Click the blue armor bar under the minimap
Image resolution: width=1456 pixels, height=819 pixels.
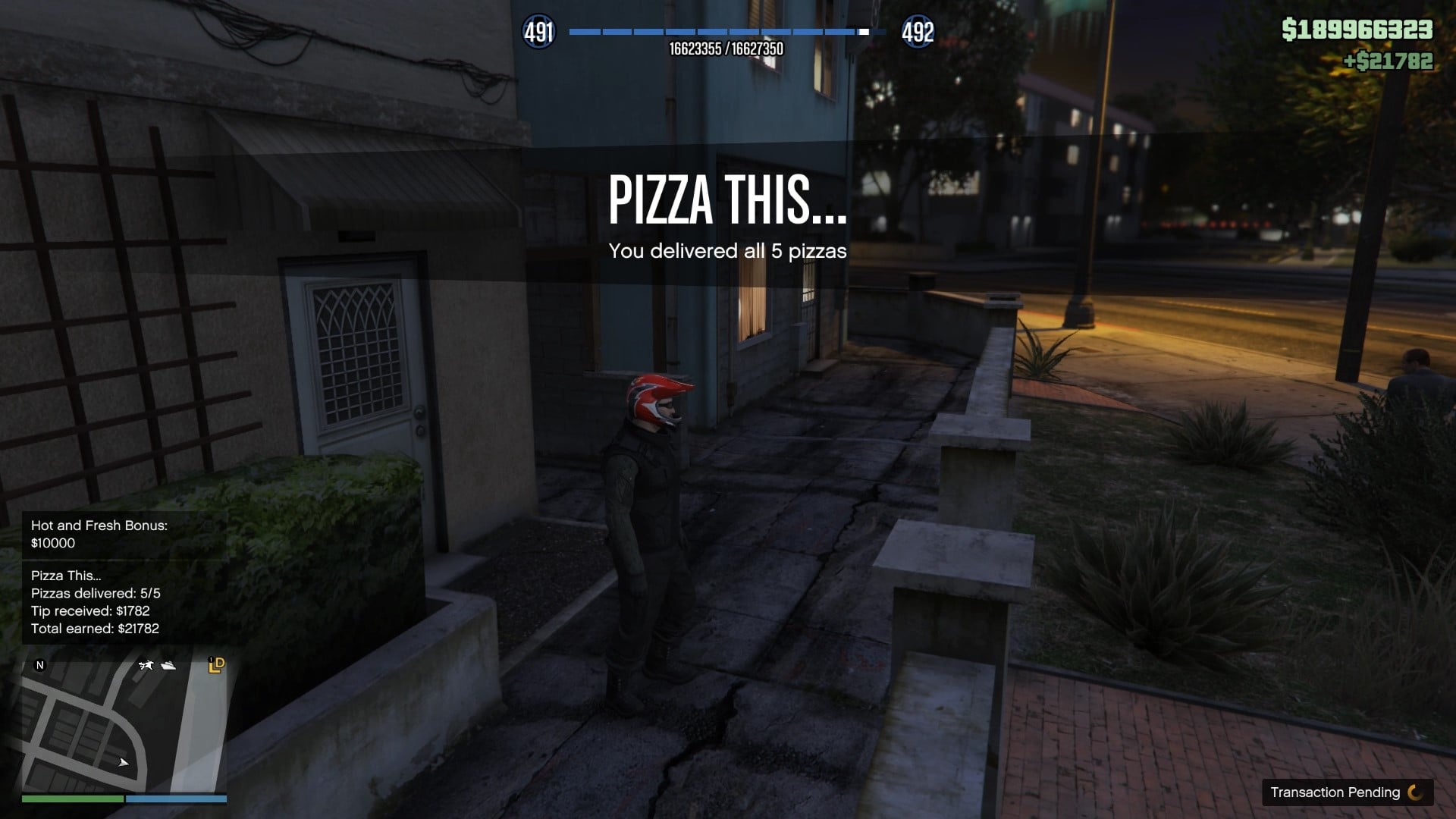coord(176,798)
